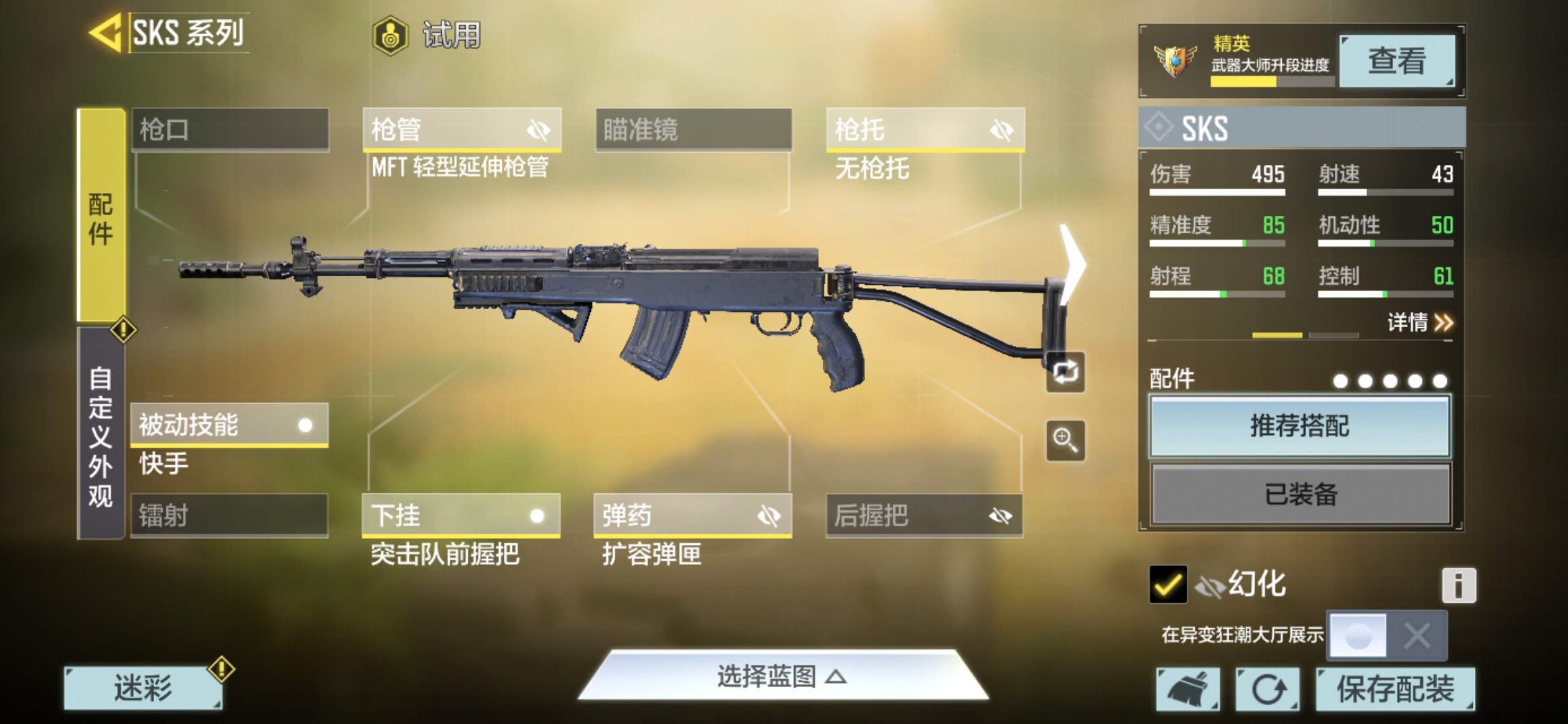Toggle the 幻化 checkbox
1568x724 pixels.
pyautogui.click(x=1167, y=585)
